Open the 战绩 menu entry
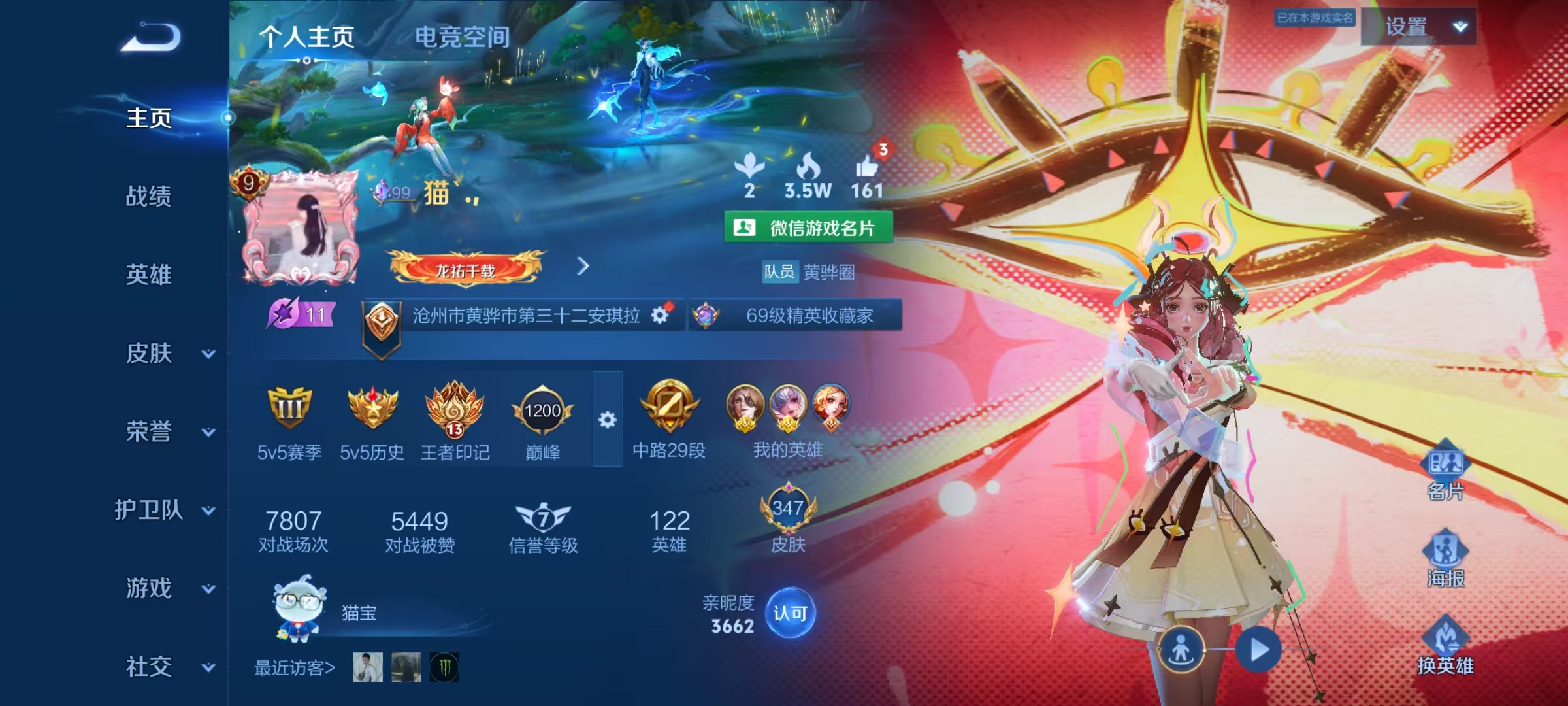The image size is (1568, 706). pos(149,196)
